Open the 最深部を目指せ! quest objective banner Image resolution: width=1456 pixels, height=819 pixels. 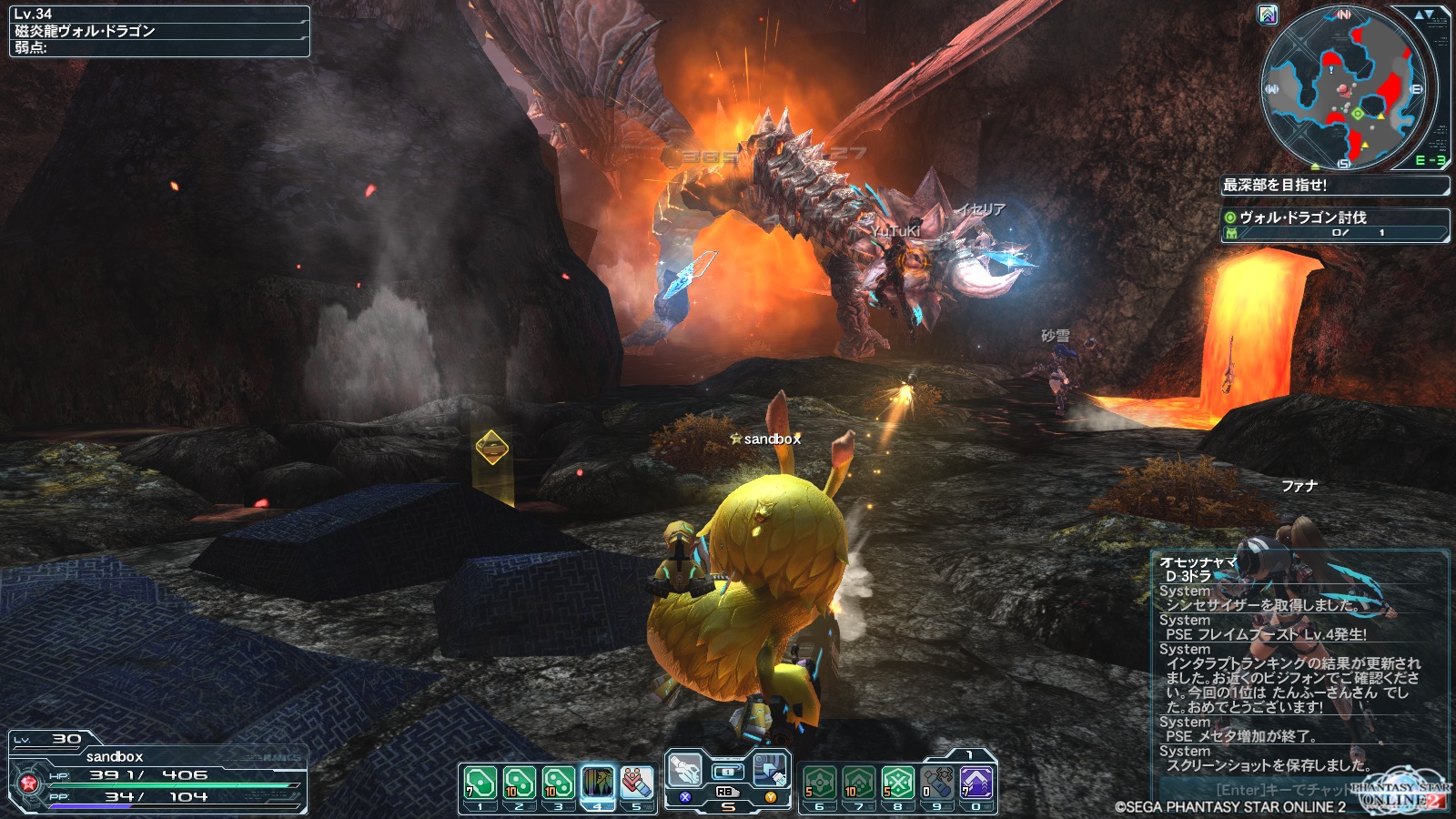pos(1334,185)
